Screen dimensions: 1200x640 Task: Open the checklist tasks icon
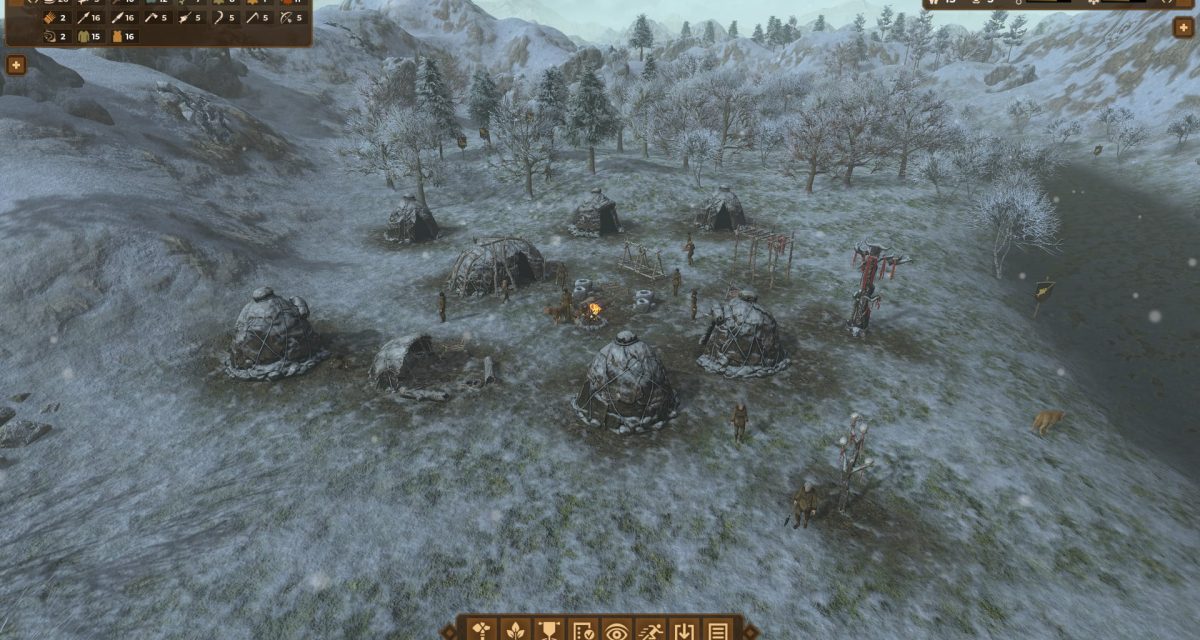tap(583, 630)
